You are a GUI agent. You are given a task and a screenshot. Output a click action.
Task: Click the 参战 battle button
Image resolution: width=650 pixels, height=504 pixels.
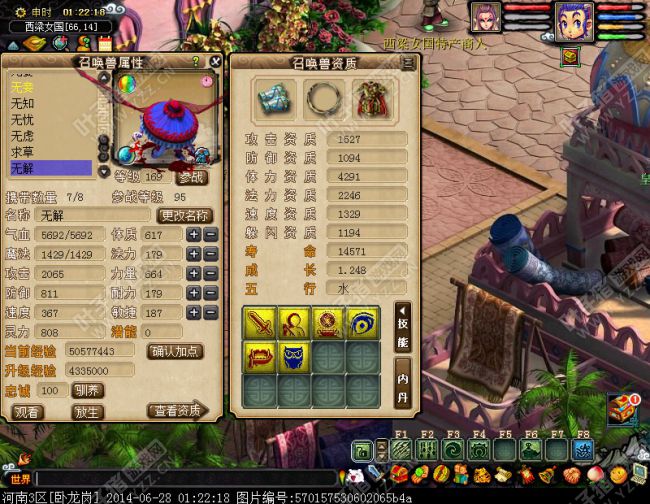[193, 177]
